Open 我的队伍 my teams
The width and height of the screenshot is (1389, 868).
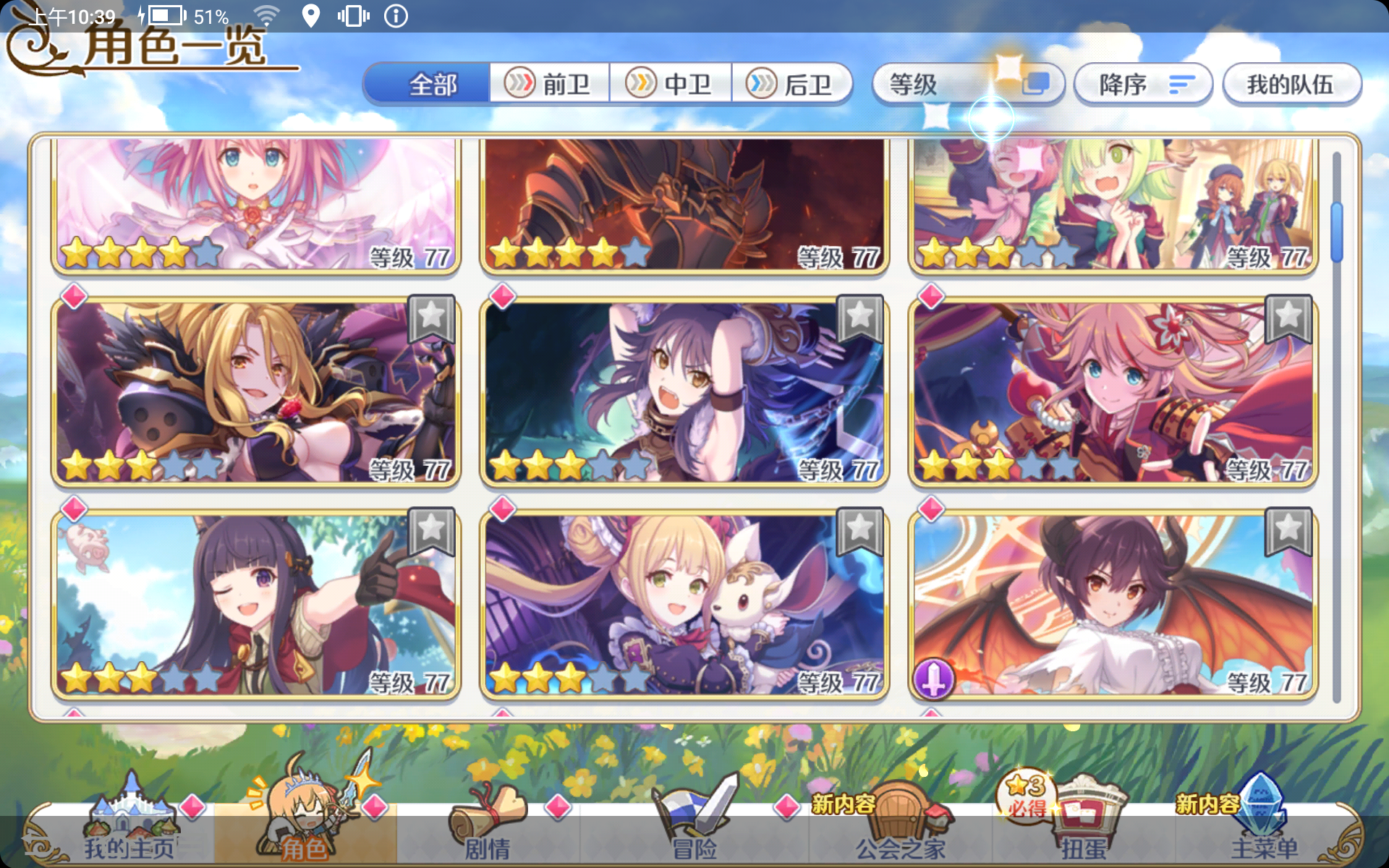1291,83
